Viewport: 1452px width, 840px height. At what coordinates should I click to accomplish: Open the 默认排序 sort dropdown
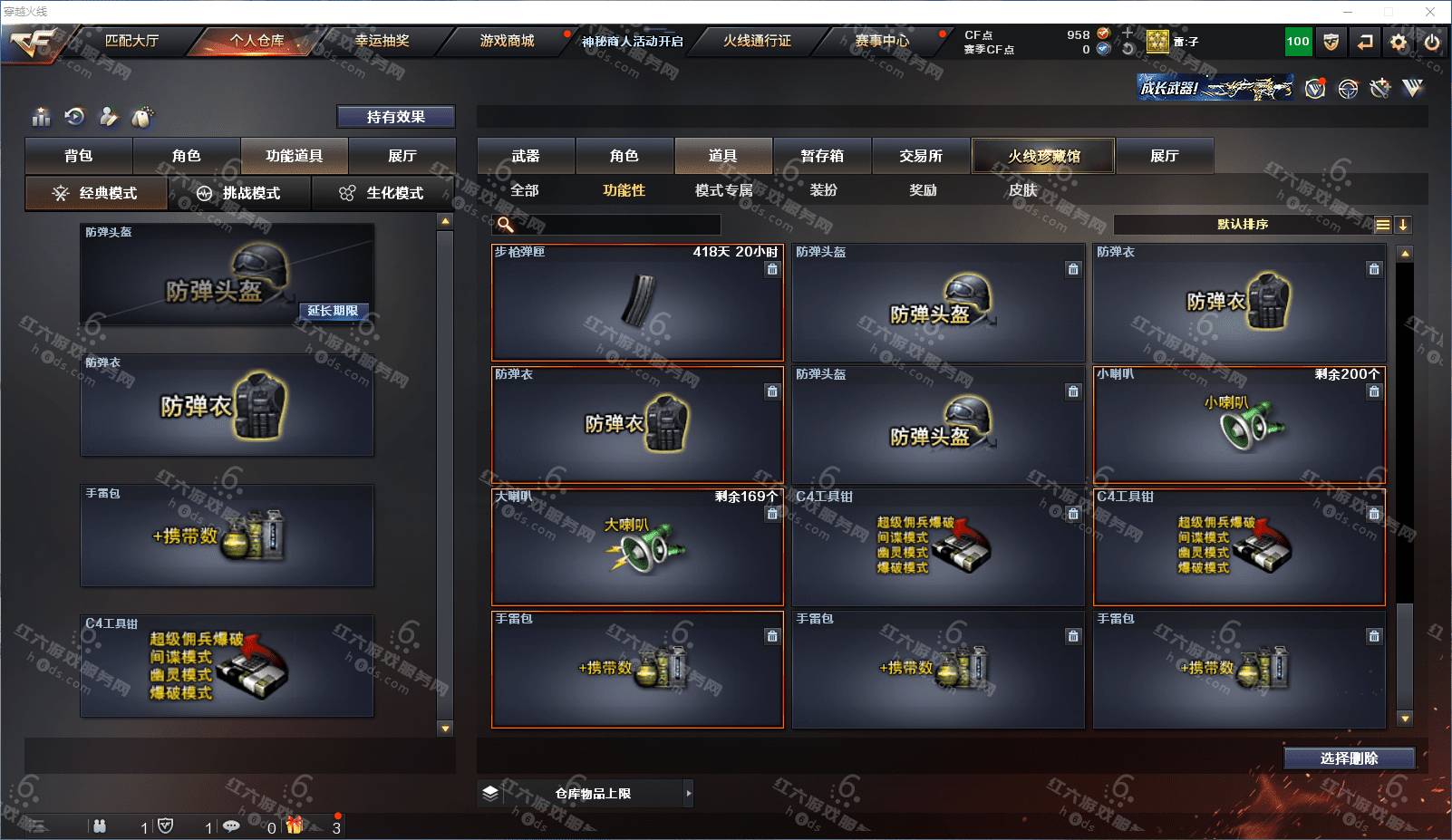point(1243,225)
